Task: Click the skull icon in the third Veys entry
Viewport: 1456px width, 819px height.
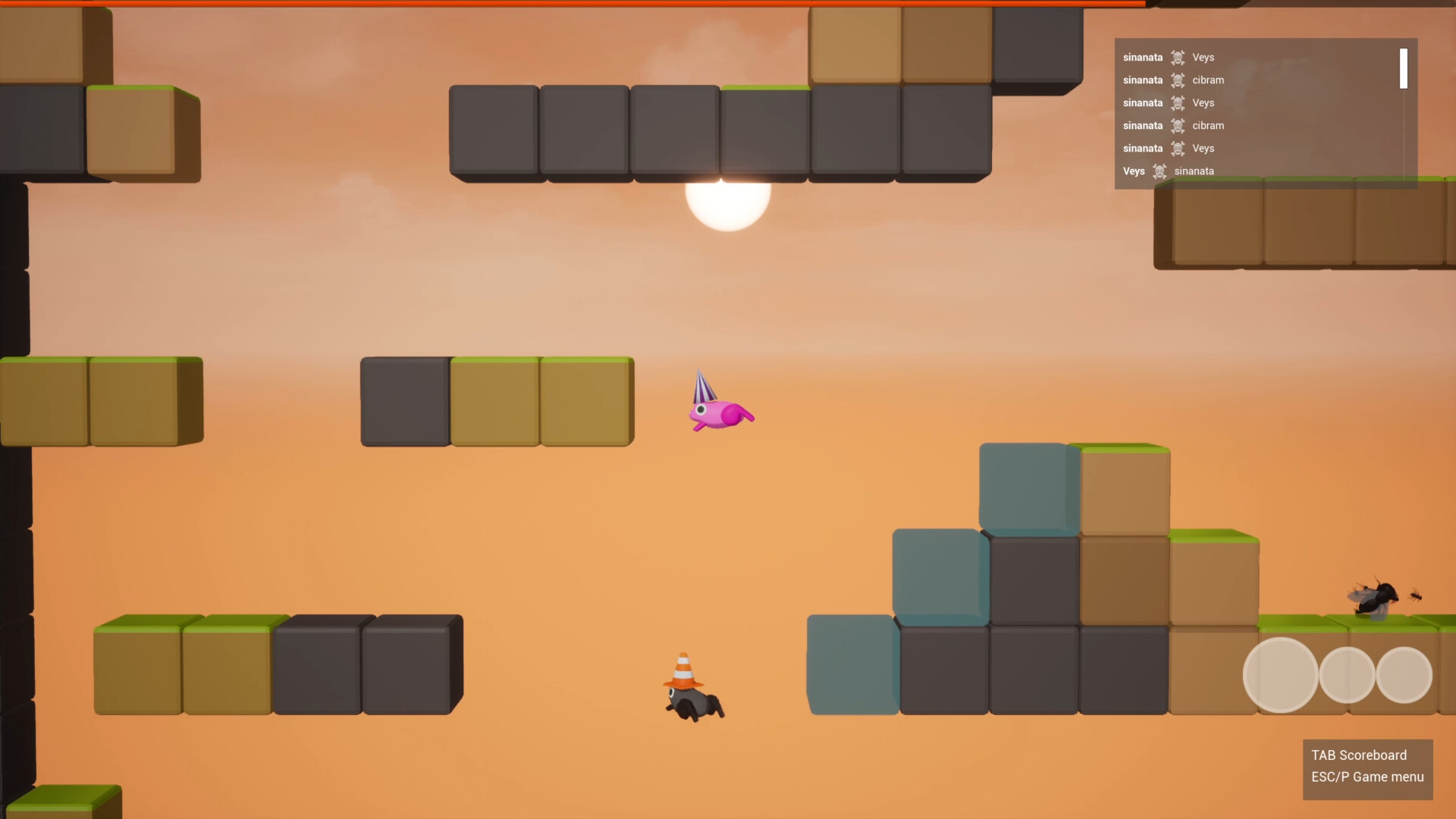Action: (x=1178, y=102)
